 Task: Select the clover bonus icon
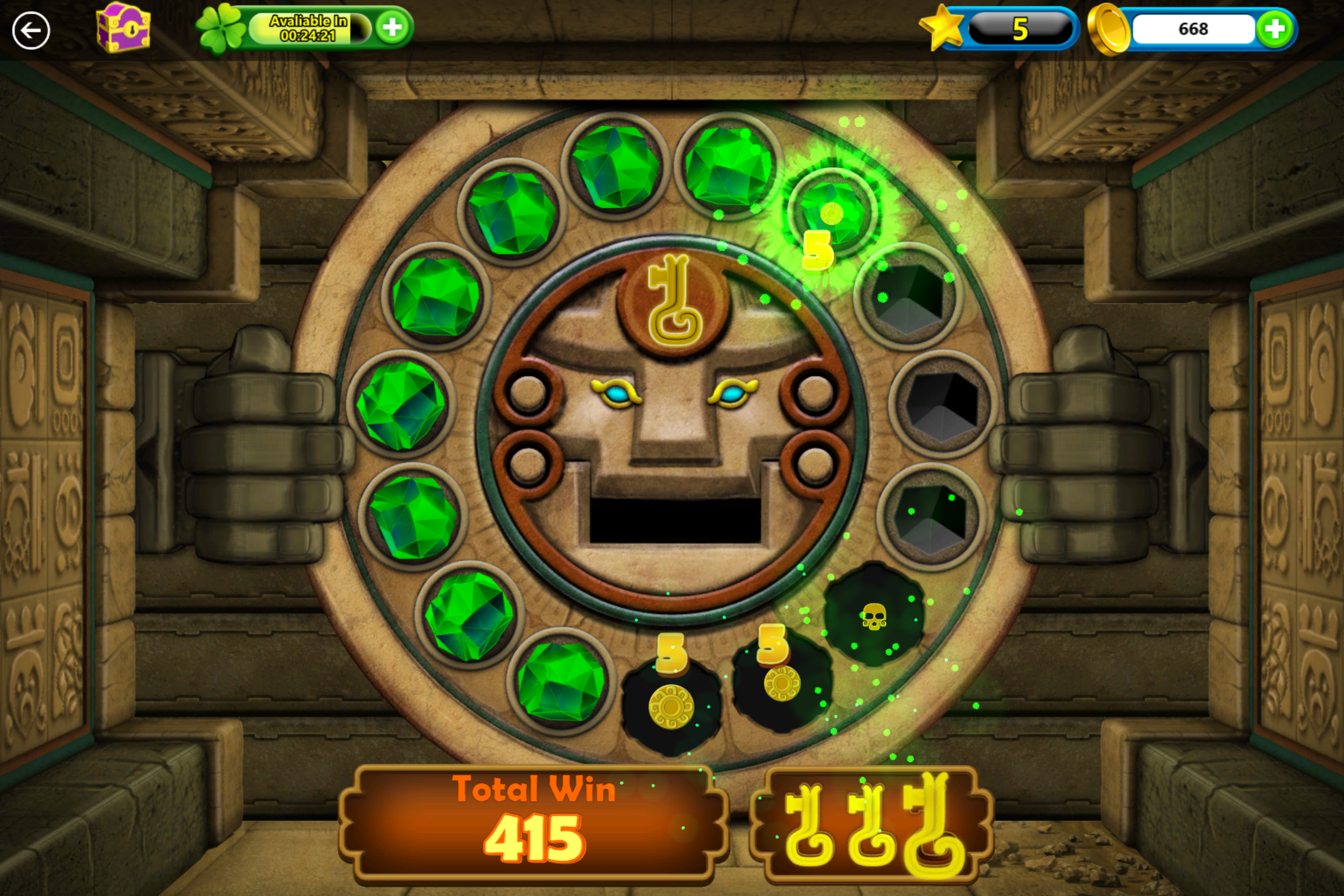pos(222,27)
